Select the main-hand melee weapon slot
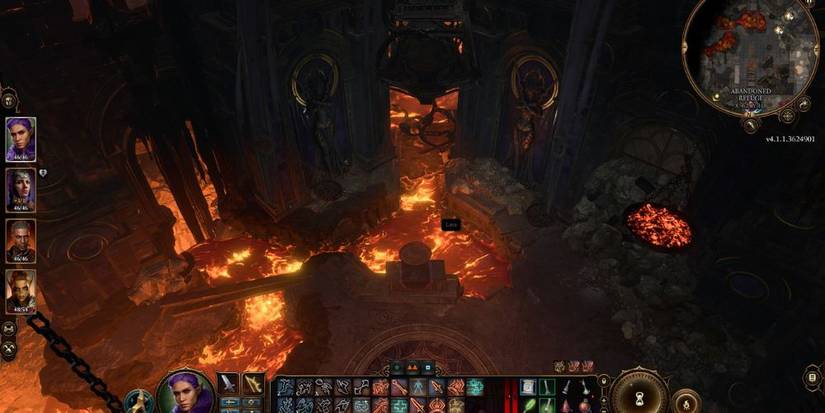This screenshot has width=825, height=413. (x=228, y=385)
